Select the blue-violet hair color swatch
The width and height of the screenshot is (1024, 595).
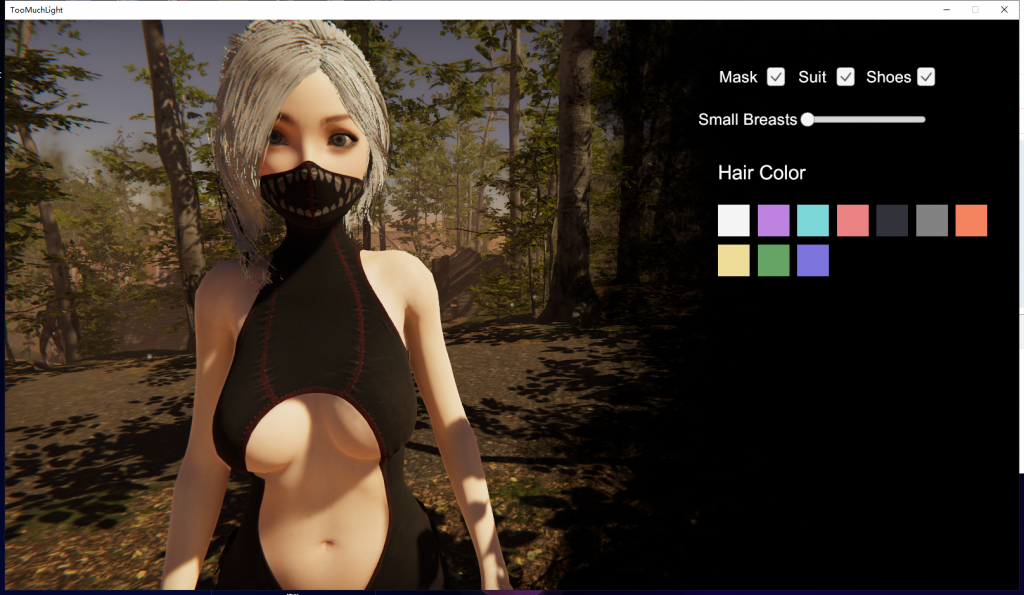[813, 260]
